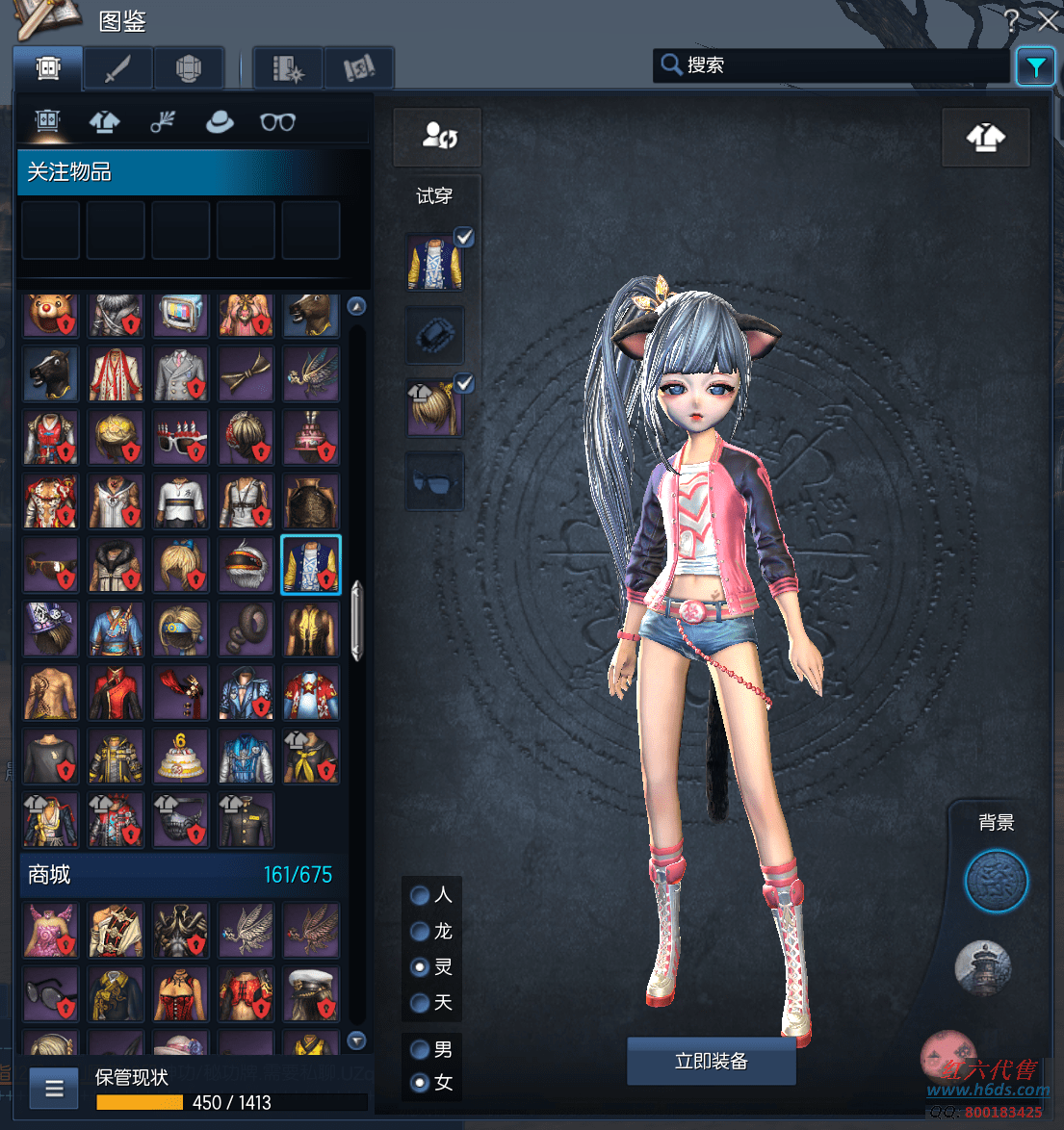Screen dimensions: 1064x1130
Task: Pick the round blue emblem background
Action: pyautogui.click(x=996, y=881)
